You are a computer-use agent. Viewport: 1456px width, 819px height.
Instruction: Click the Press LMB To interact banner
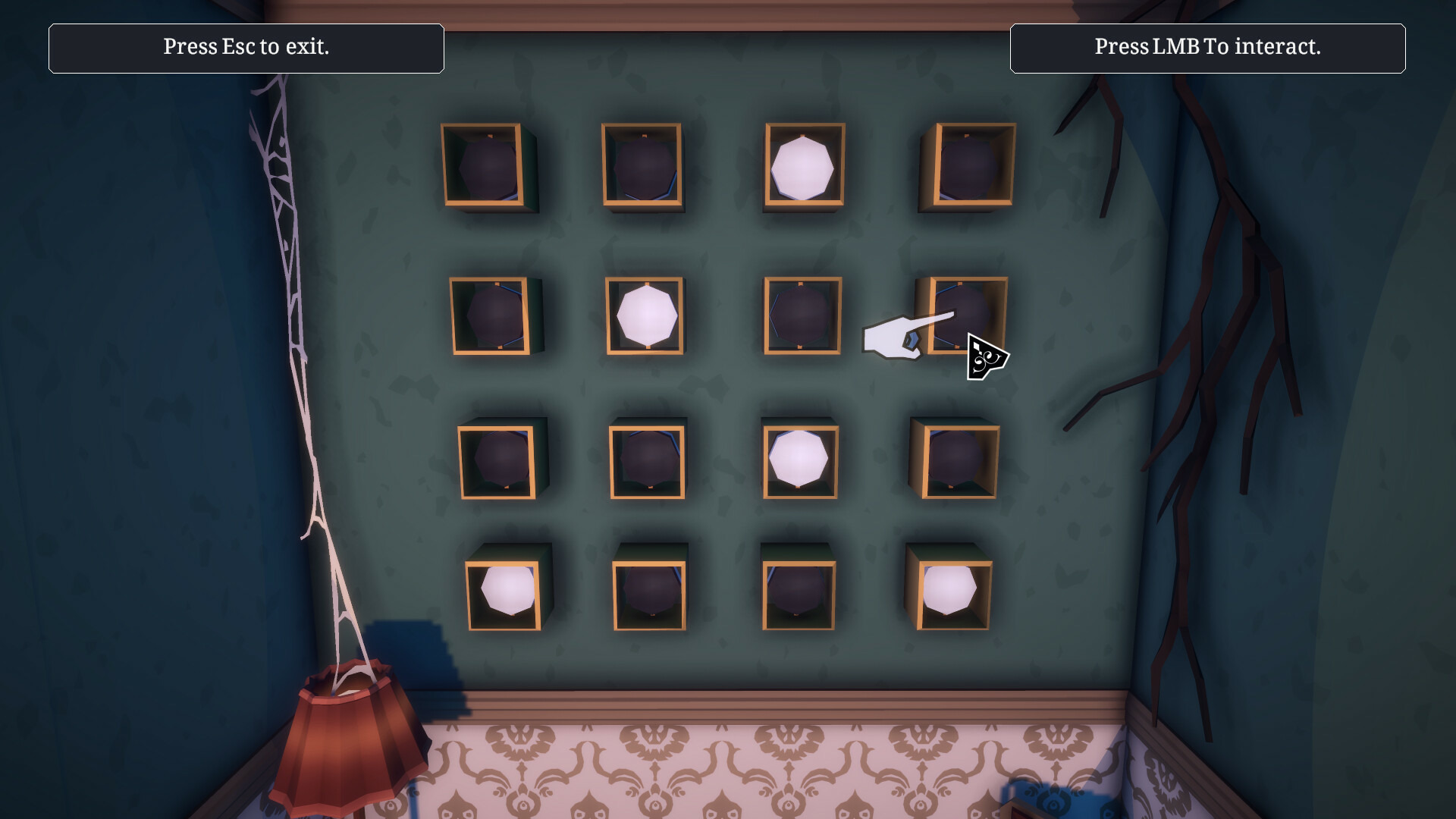(1209, 48)
